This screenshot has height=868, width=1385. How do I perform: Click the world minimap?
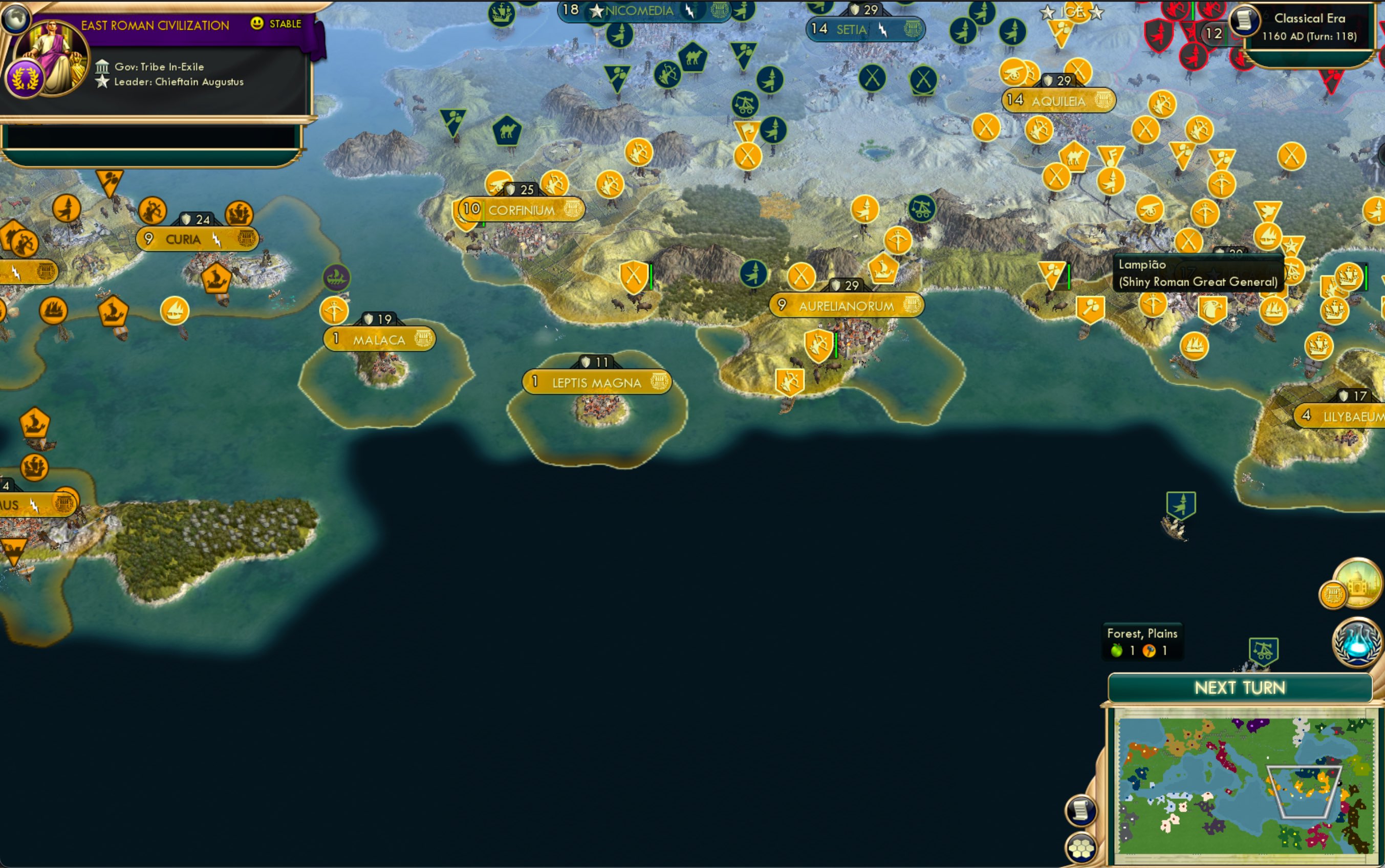click(x=1244, y=783)
